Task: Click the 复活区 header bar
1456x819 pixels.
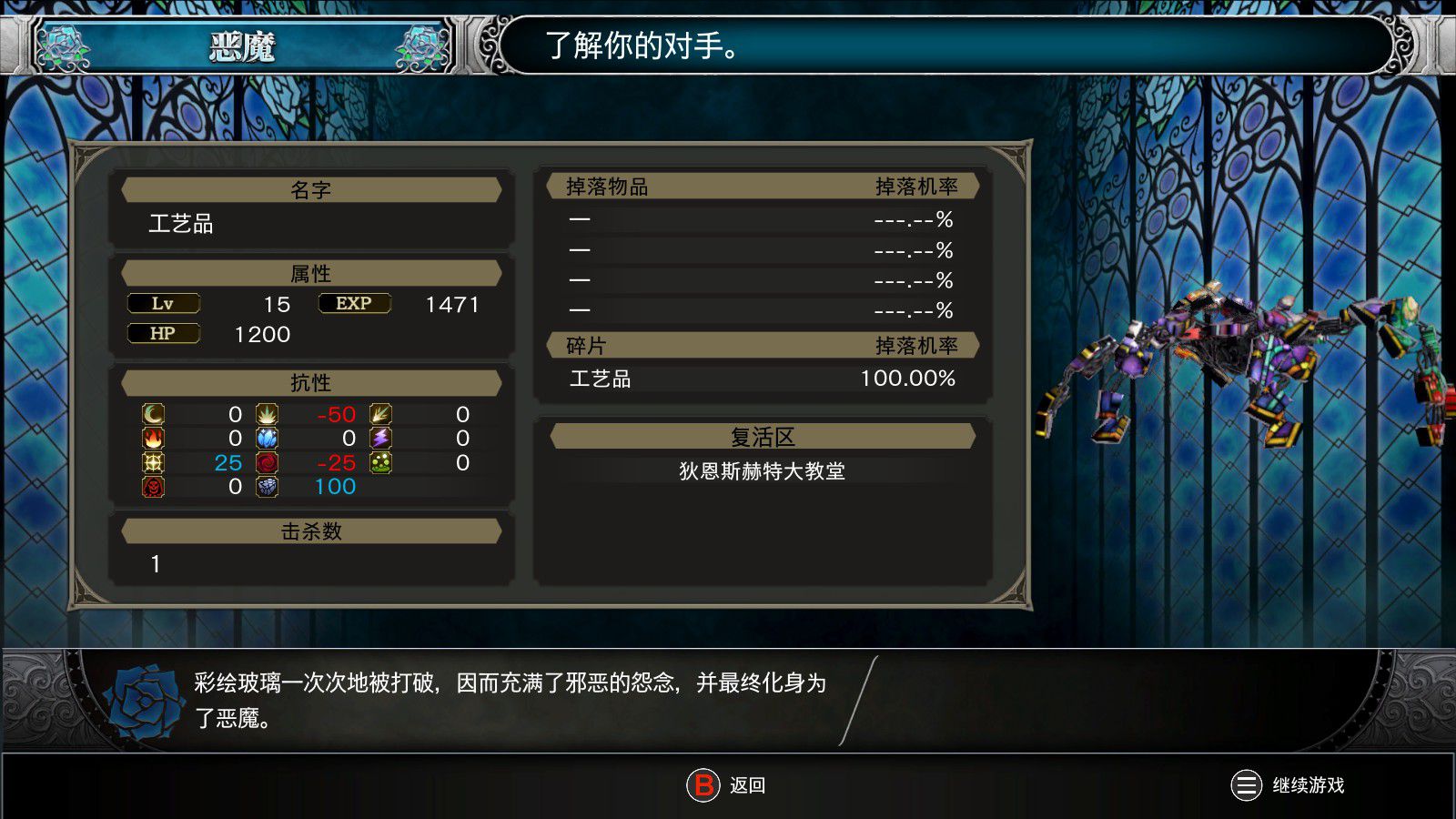Action: click(763, 435)
